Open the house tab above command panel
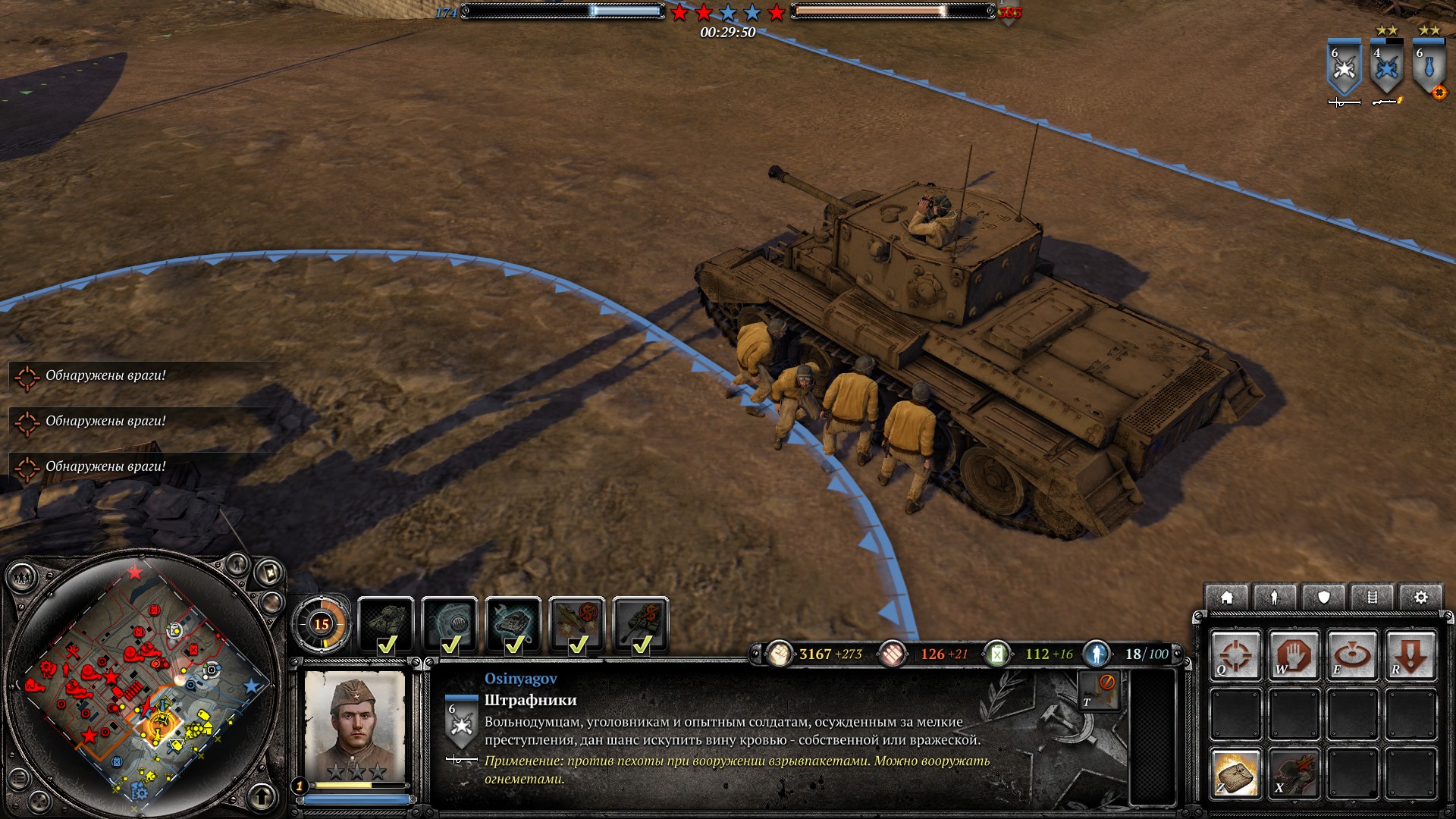 [1226, 598]
